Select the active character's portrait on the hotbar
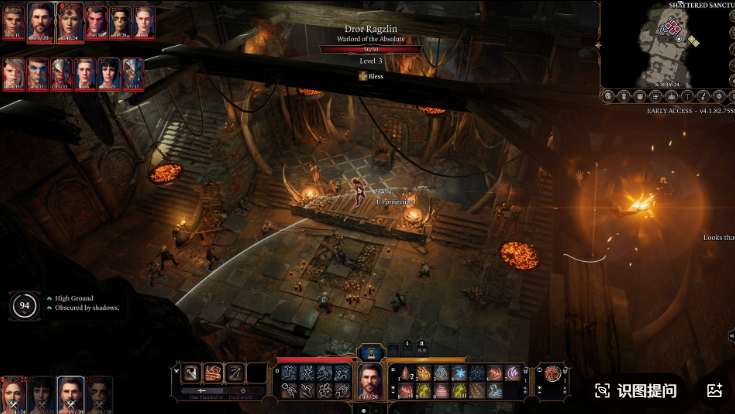The image size is (735, 414). 370,381
